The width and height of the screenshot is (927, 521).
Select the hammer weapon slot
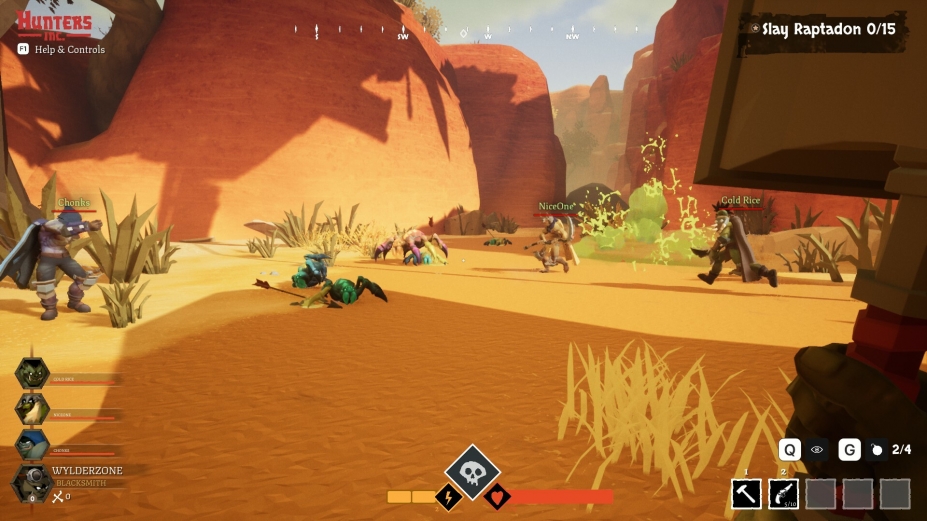point(746,494)
